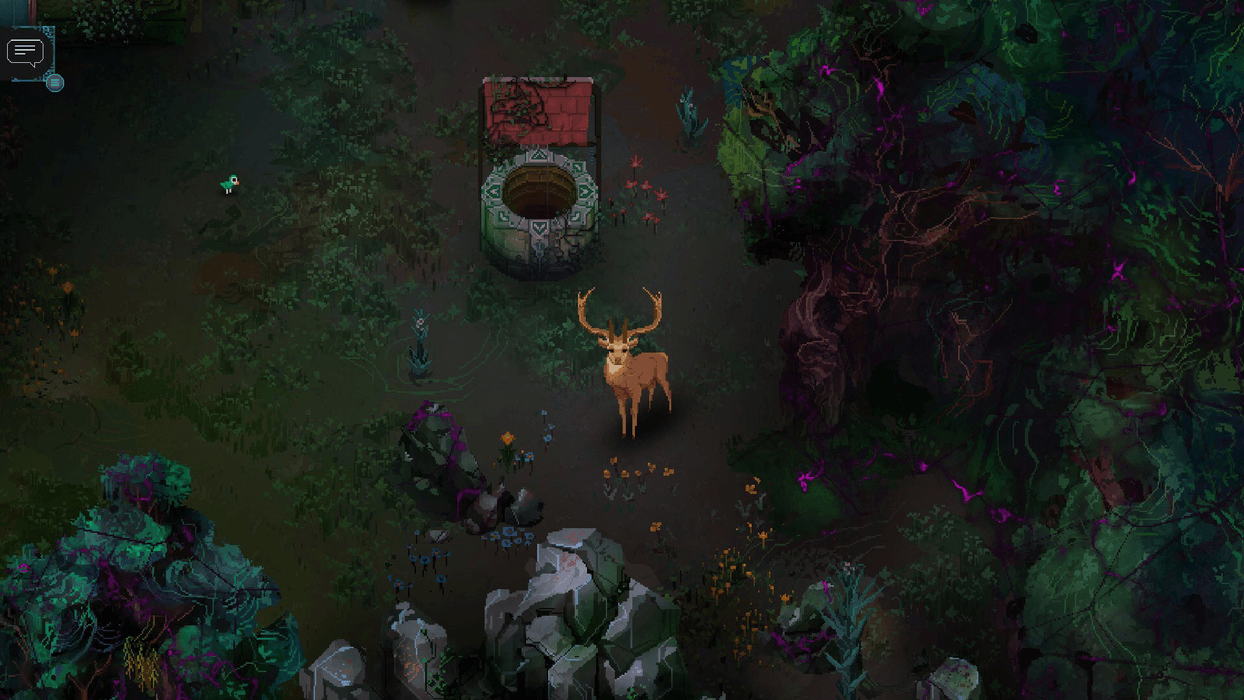This screenshot has width=1244, height=700.
Task: Open the dialogue log speech bubble
Action: (x=25, y=51)
